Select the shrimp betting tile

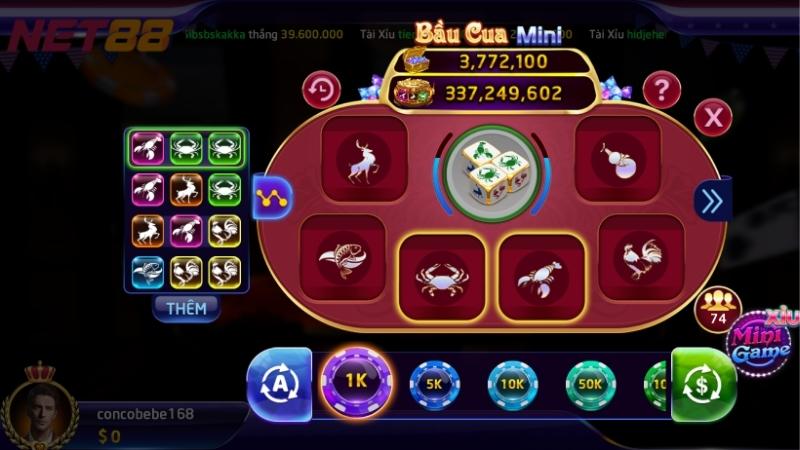coord(541,277)
